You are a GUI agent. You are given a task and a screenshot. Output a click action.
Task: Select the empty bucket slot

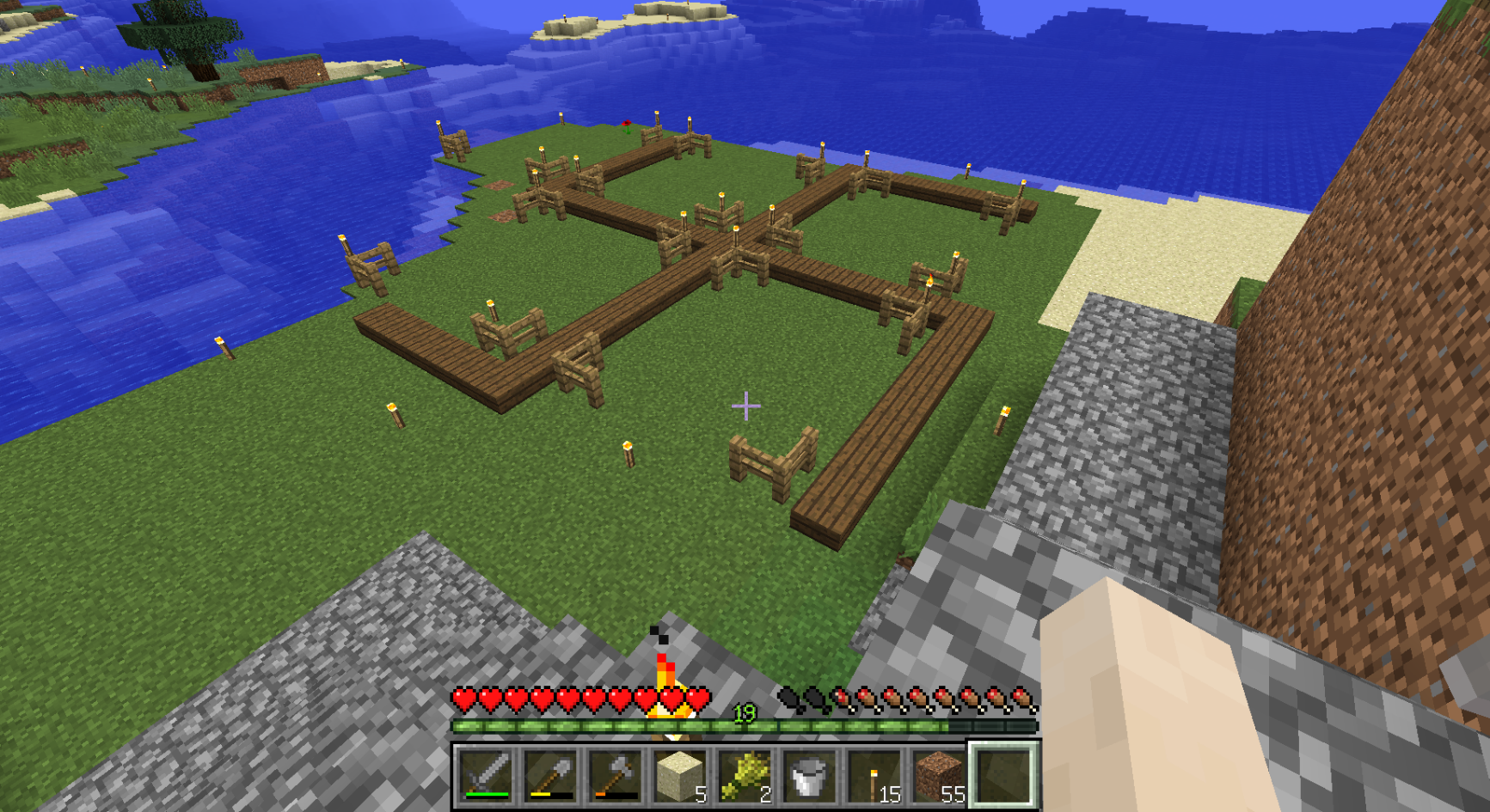[809, 774]
